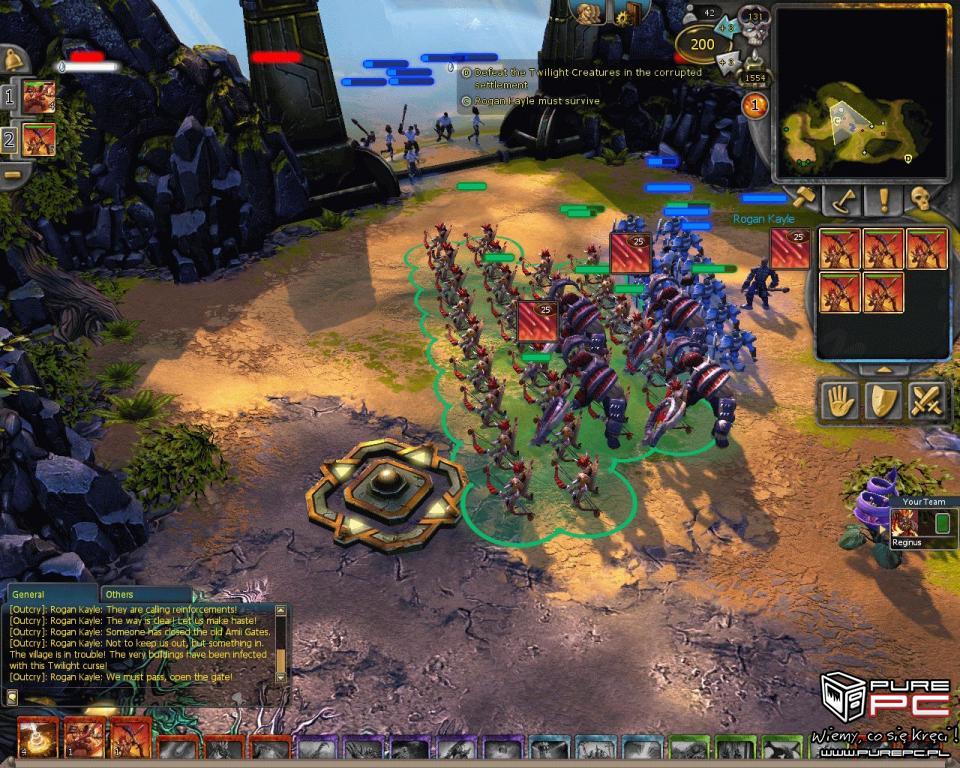
Task: Click the orange number 1 badge
Action: (x=755, y=105)
